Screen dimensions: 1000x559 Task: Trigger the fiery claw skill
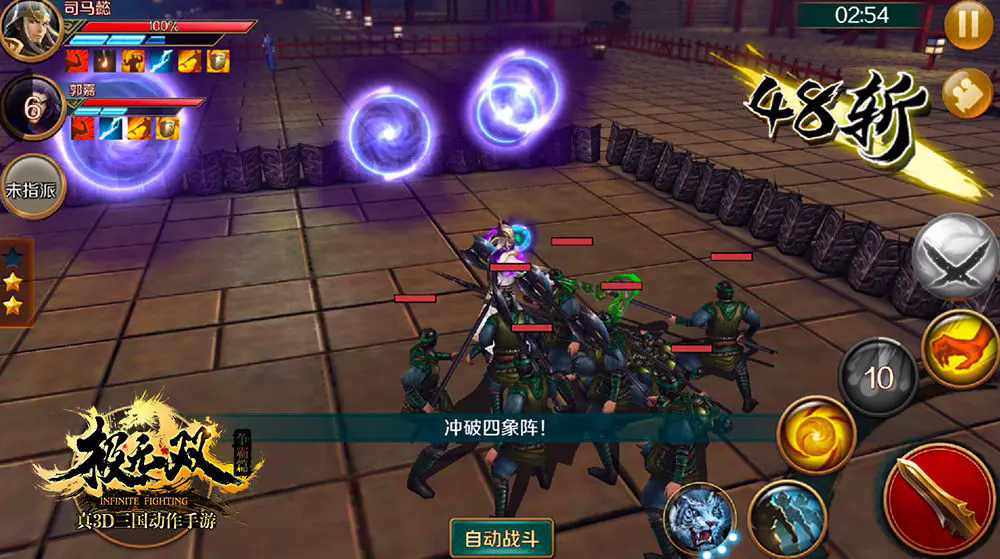[959, 349]
